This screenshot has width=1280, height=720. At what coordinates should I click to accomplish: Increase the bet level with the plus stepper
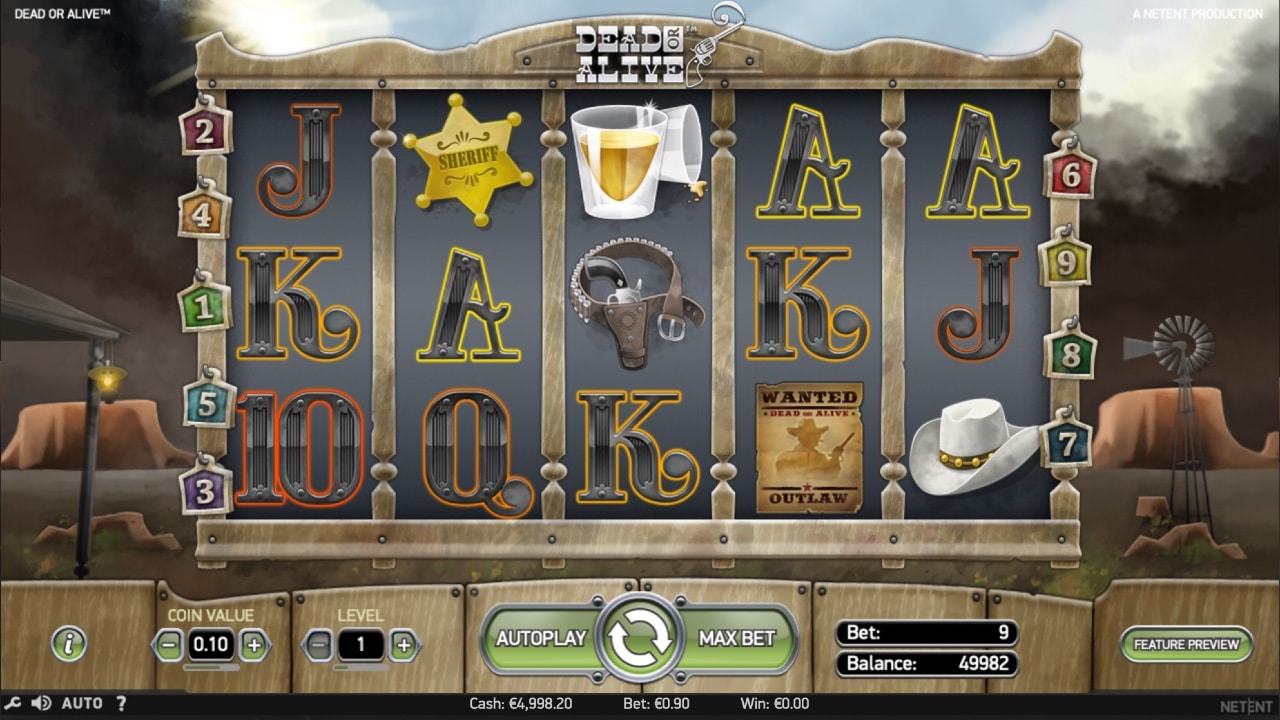[404, 645]
